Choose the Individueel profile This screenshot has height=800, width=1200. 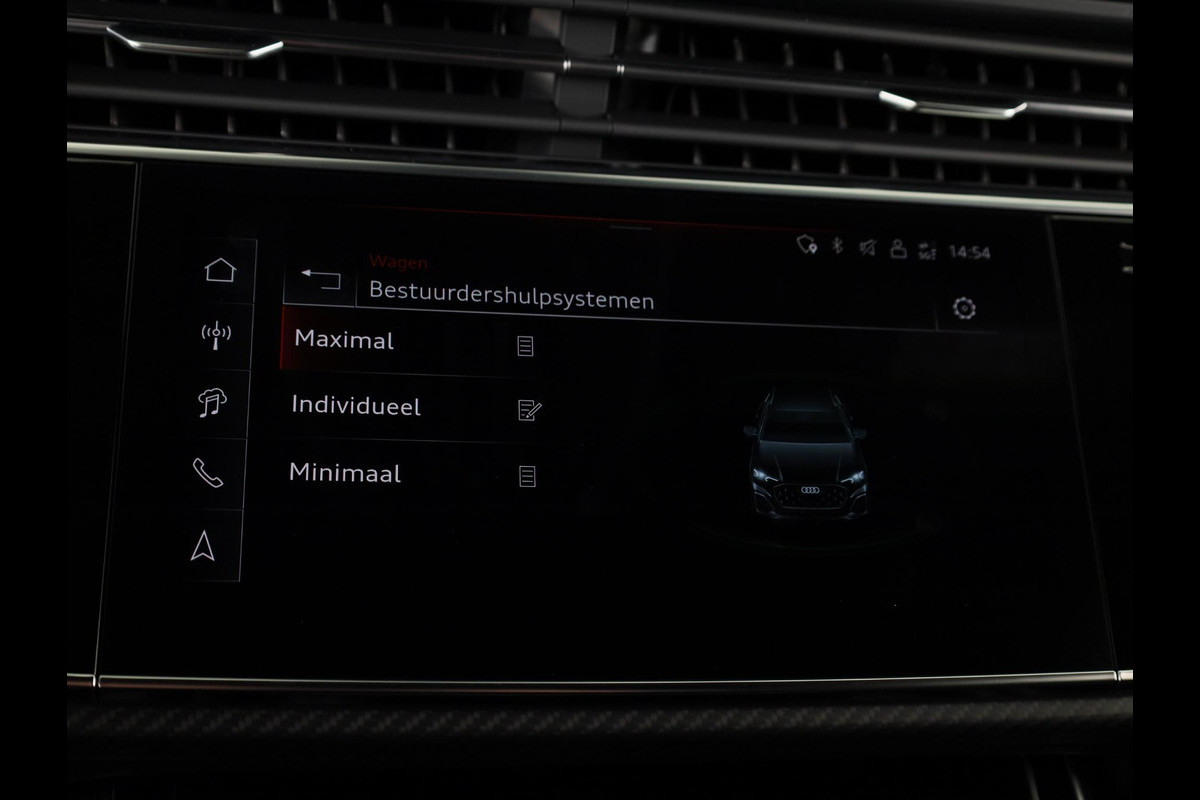coord(356,406)
